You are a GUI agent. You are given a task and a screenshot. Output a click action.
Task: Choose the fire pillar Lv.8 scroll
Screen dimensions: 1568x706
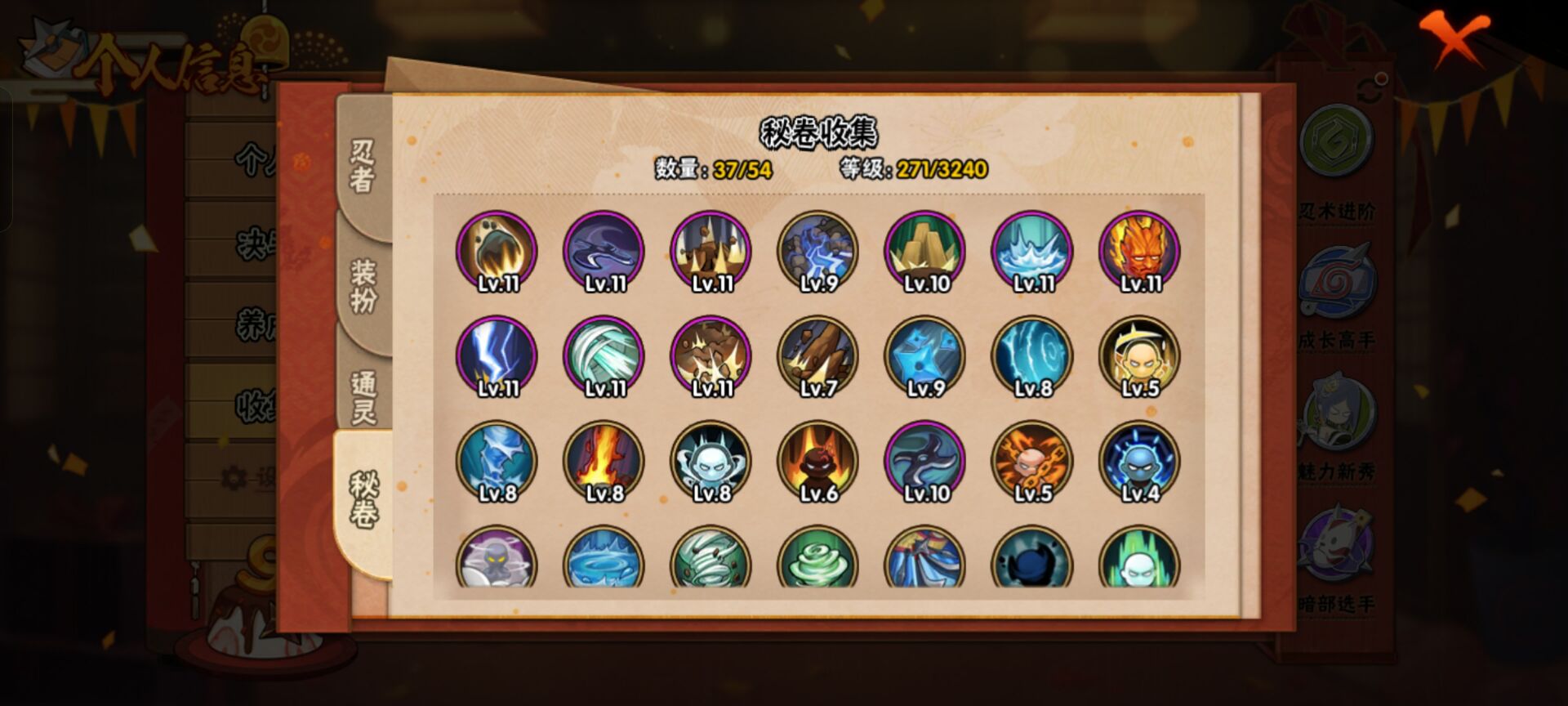coord(604,462)
